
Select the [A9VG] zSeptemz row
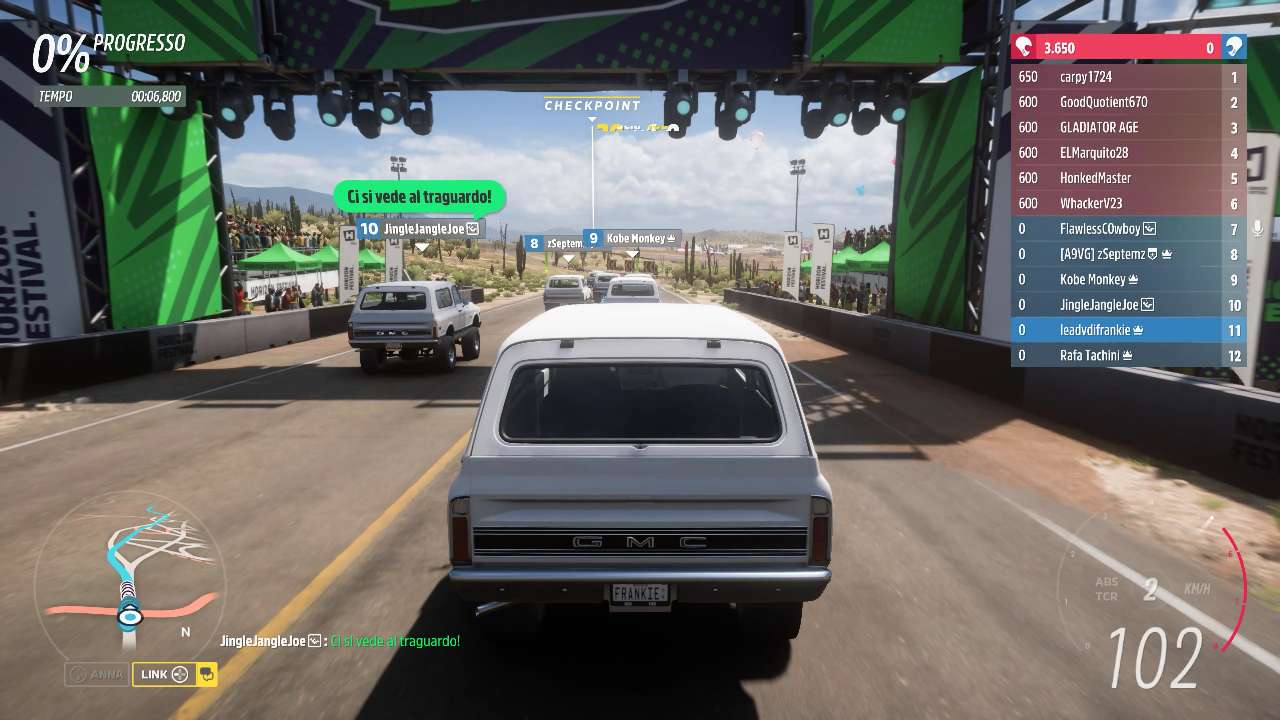pos(1128,254)
